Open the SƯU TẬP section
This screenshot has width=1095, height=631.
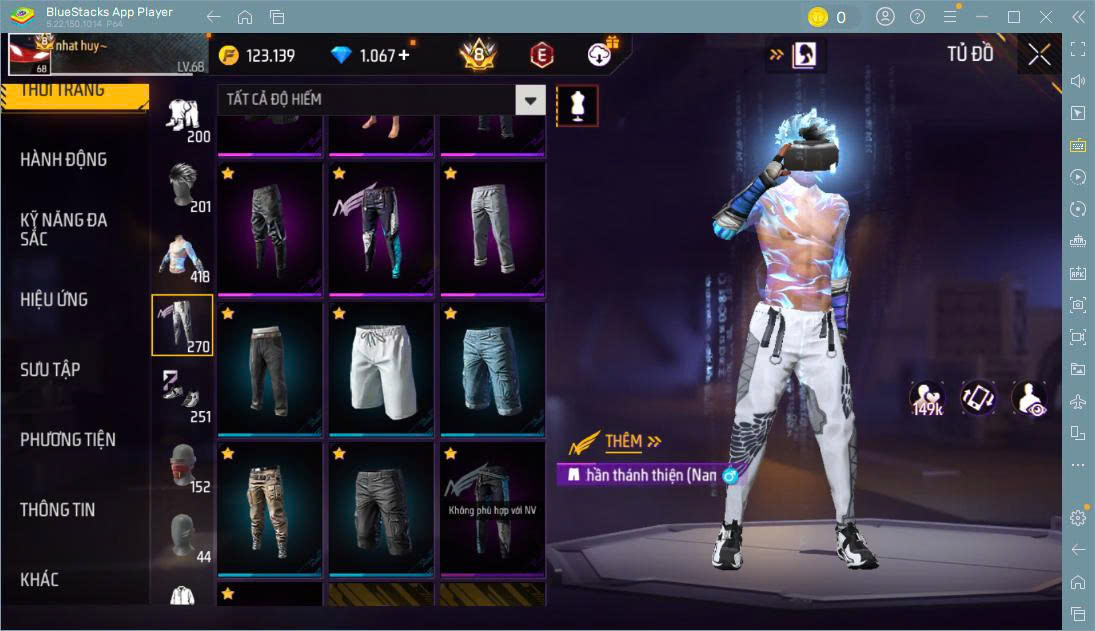pos(50,369)
